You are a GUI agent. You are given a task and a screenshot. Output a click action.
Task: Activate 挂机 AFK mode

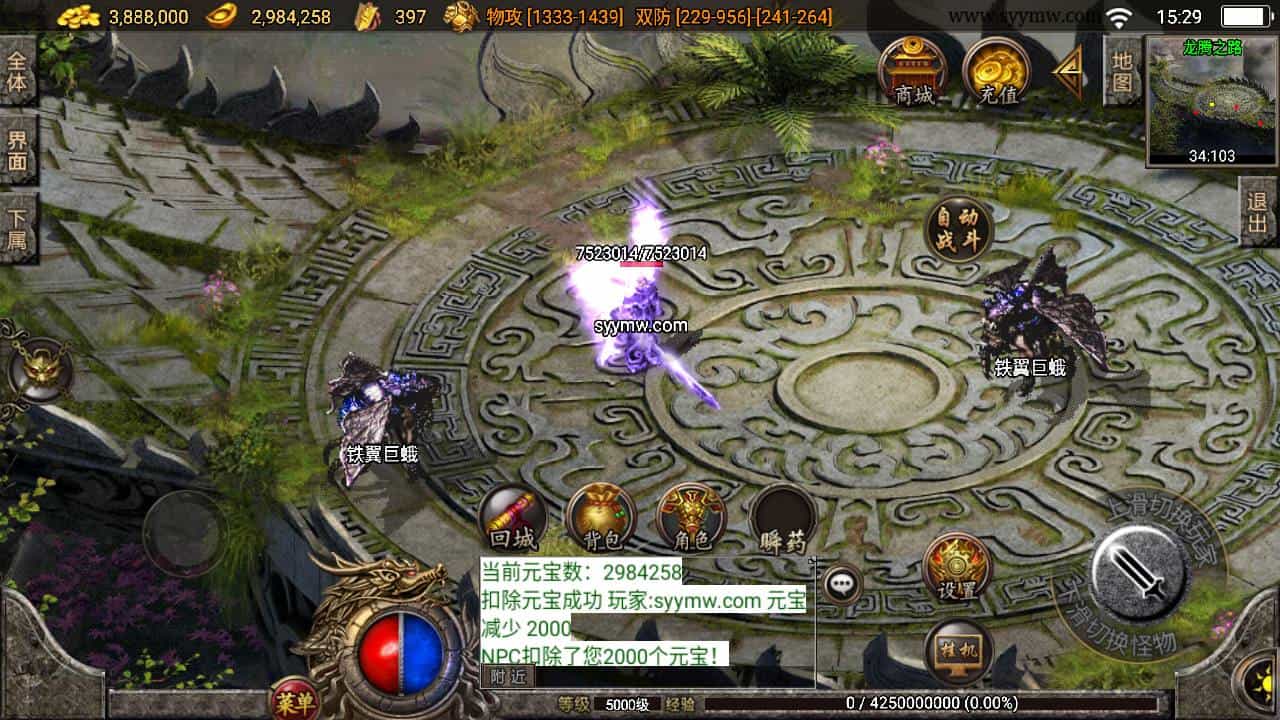tap(956, 651)
